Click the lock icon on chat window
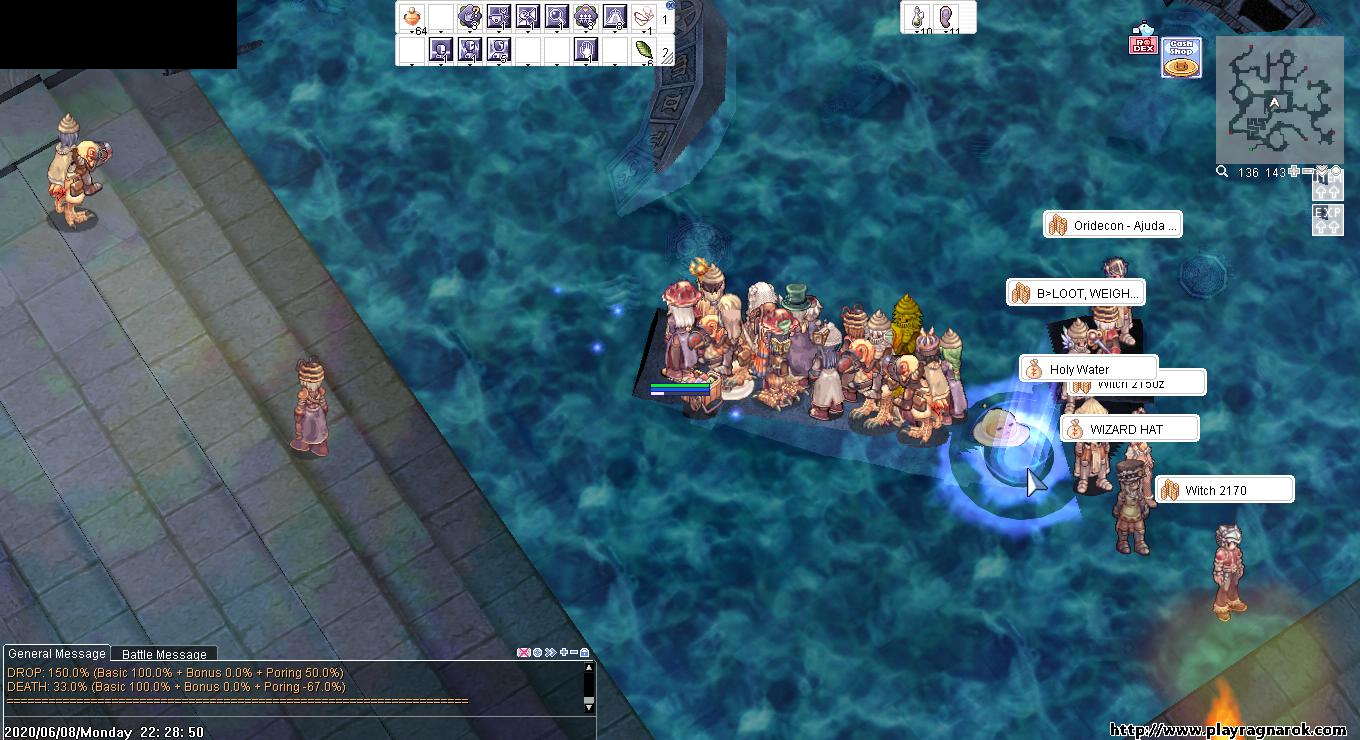1360x740 pixels. [x=585, y=653]
